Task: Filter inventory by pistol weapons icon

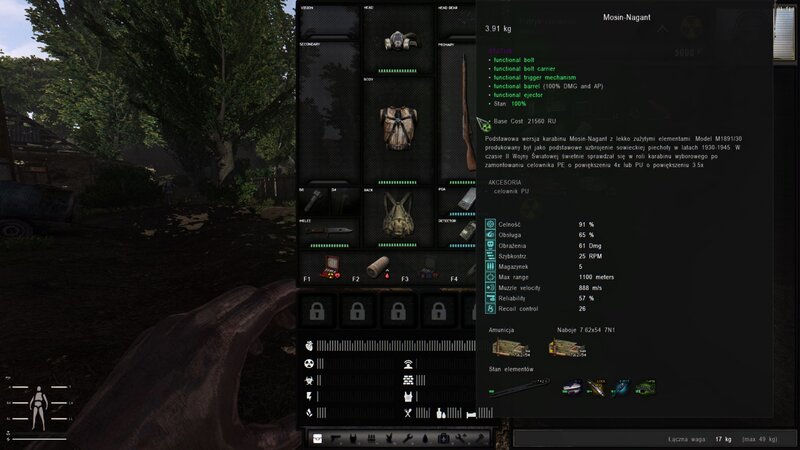Action: coord(335,438)
